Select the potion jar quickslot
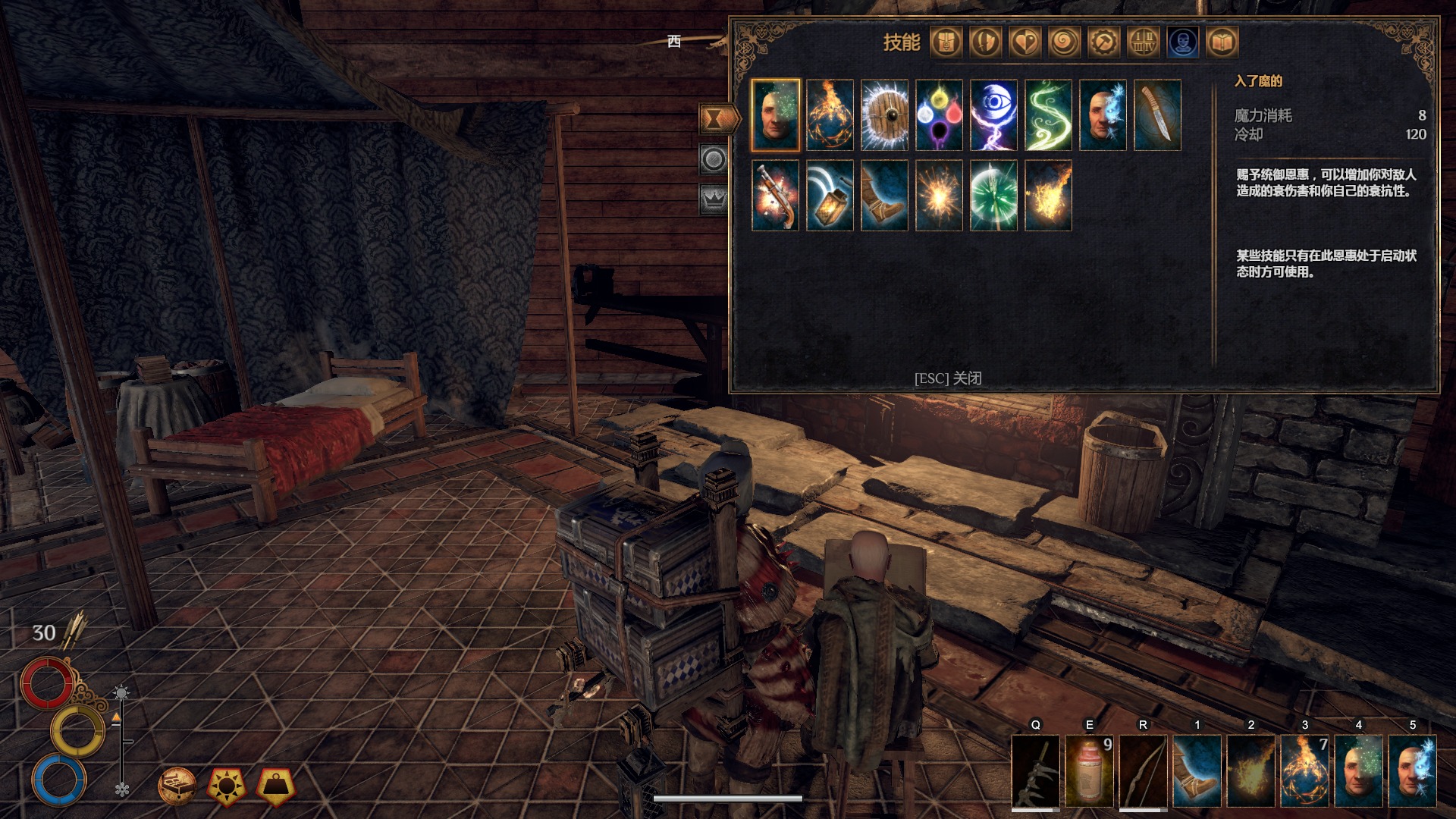Image resolution: width=1456 pixels, height=819 pixels. (1089, 770)
